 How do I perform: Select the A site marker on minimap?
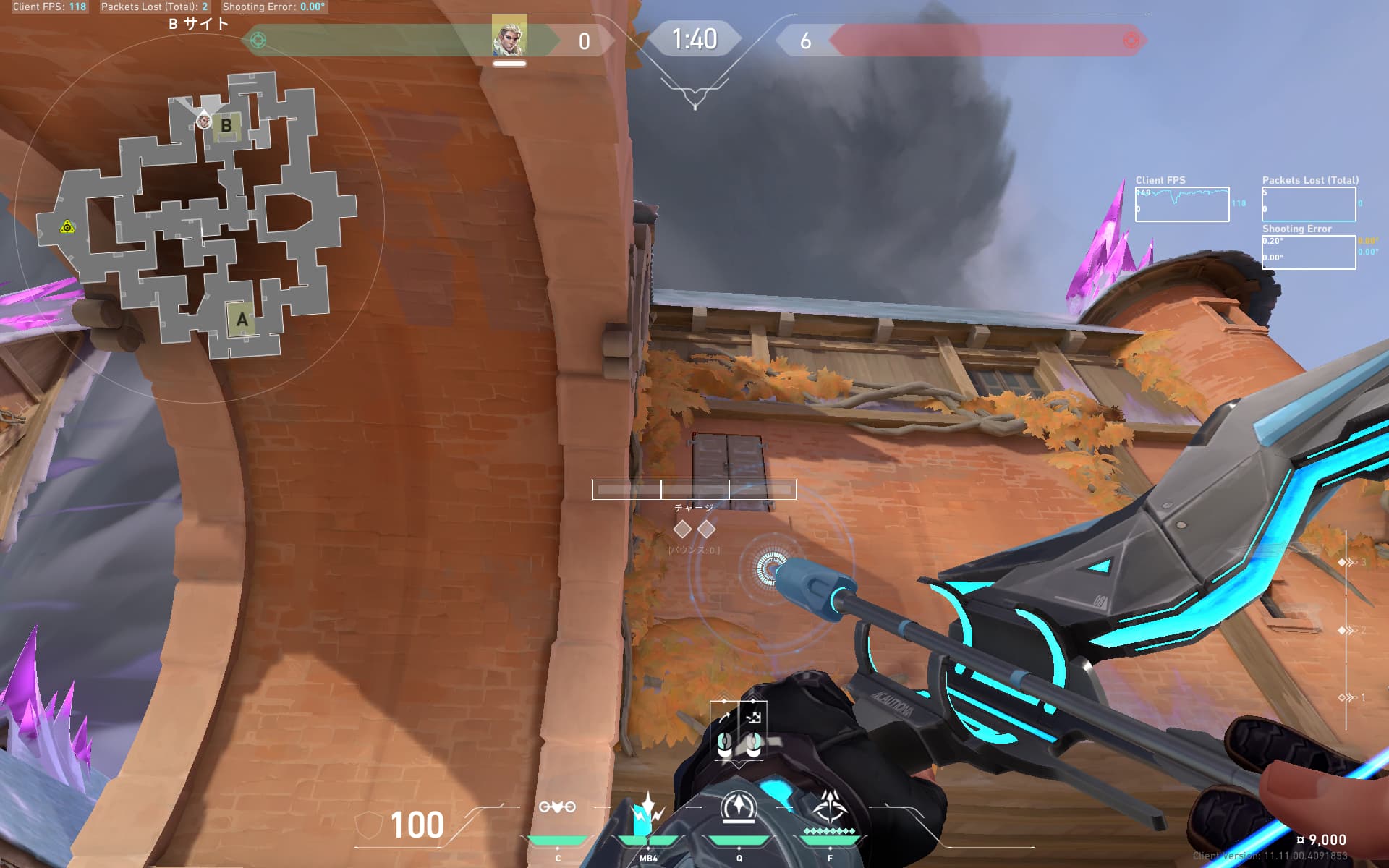click(x=242, y=319)
